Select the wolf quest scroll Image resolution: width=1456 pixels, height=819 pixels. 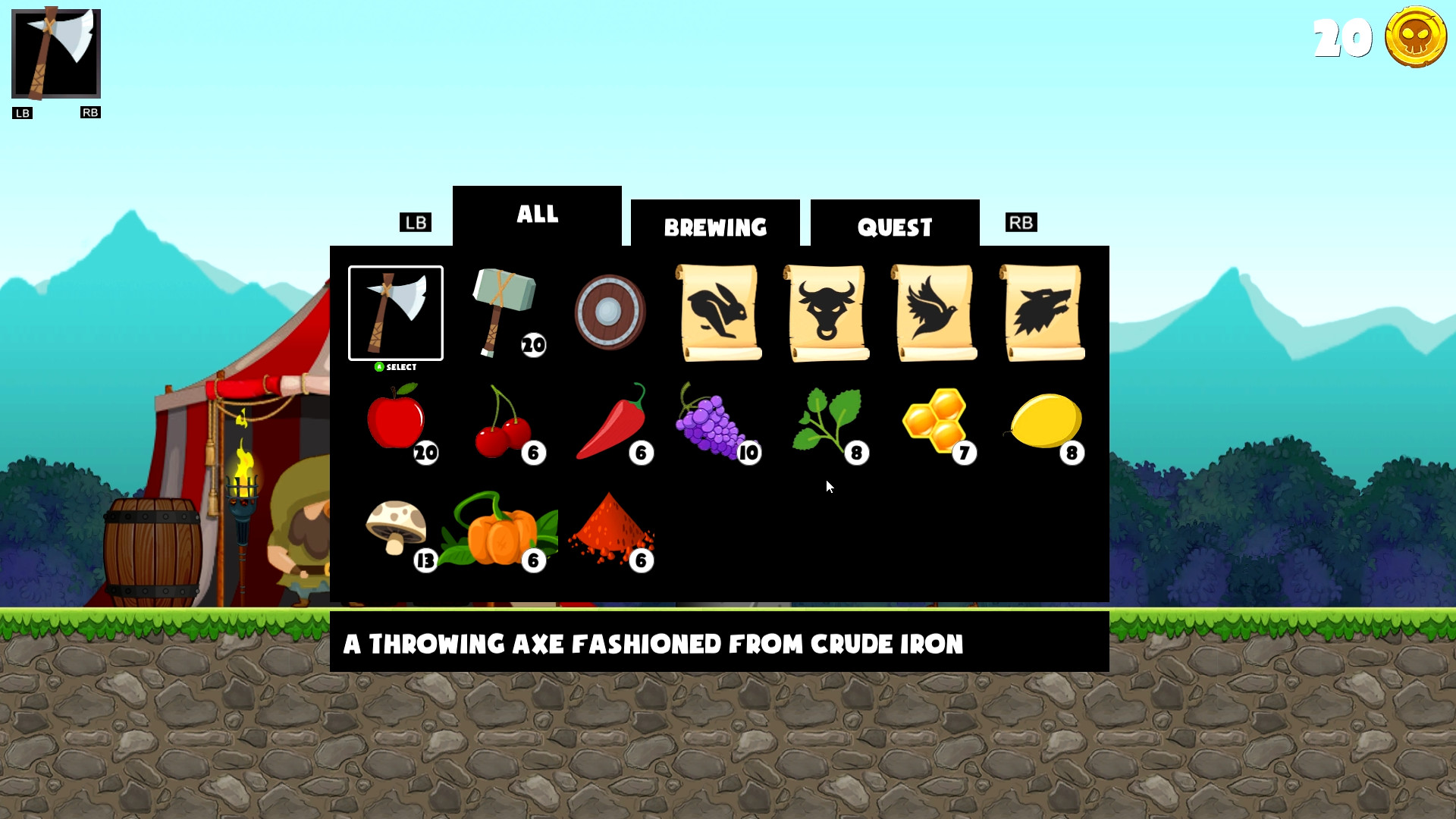pyautogui.click(x=1043, y=311)
